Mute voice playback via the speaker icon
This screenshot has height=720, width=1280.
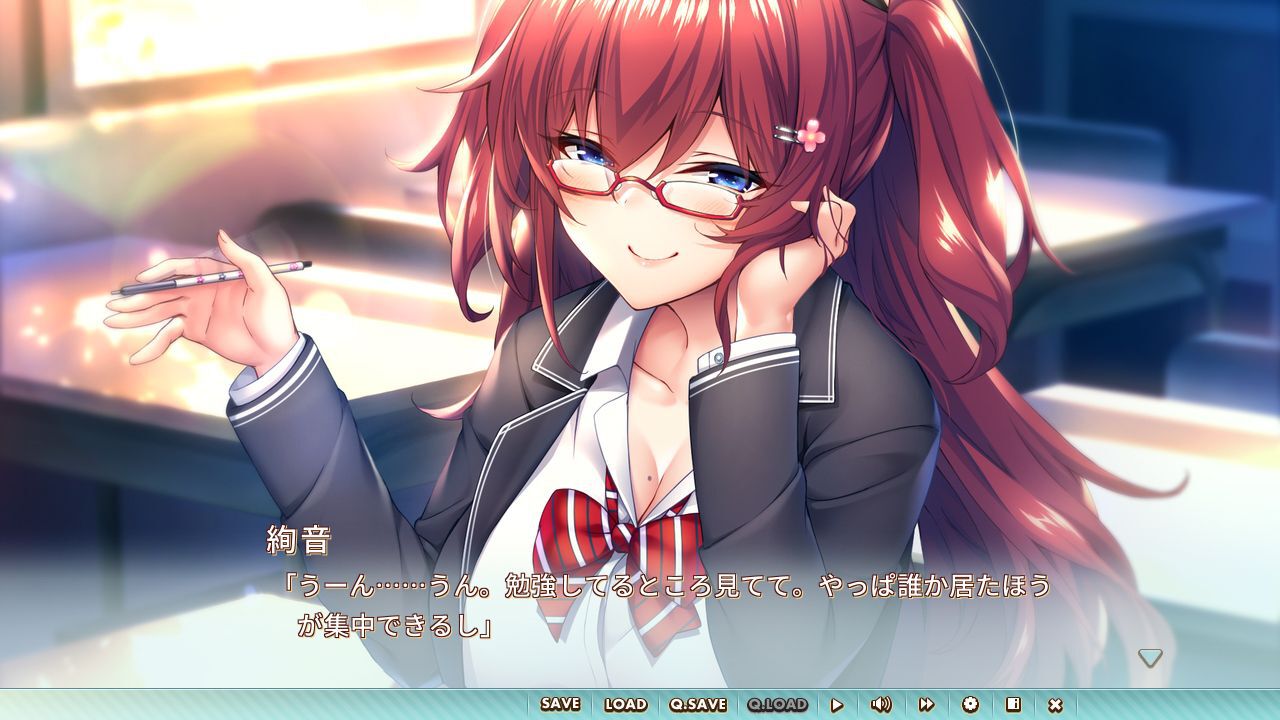[883, 703]
